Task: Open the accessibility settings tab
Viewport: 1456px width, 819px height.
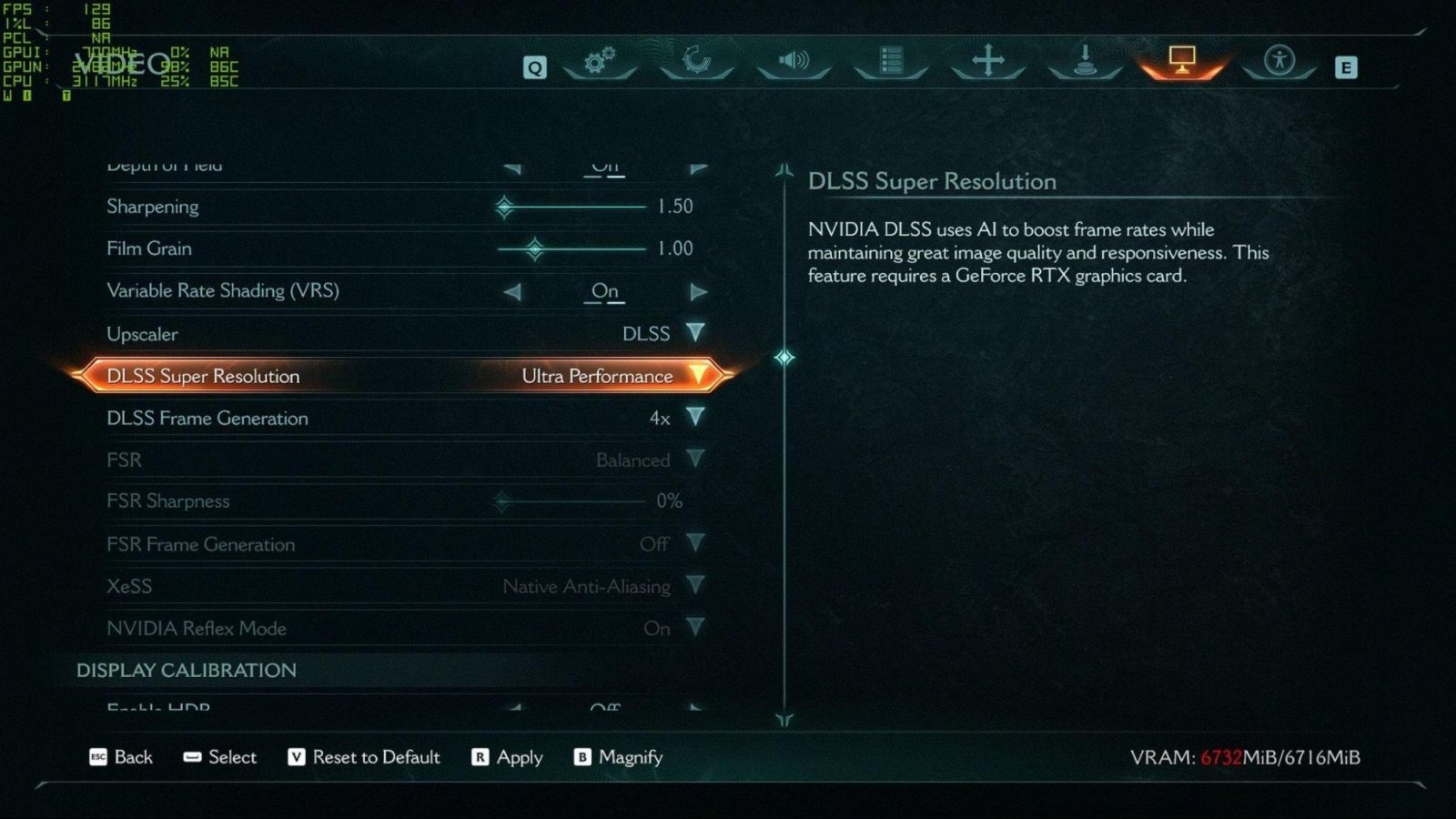Action: 1279,61
